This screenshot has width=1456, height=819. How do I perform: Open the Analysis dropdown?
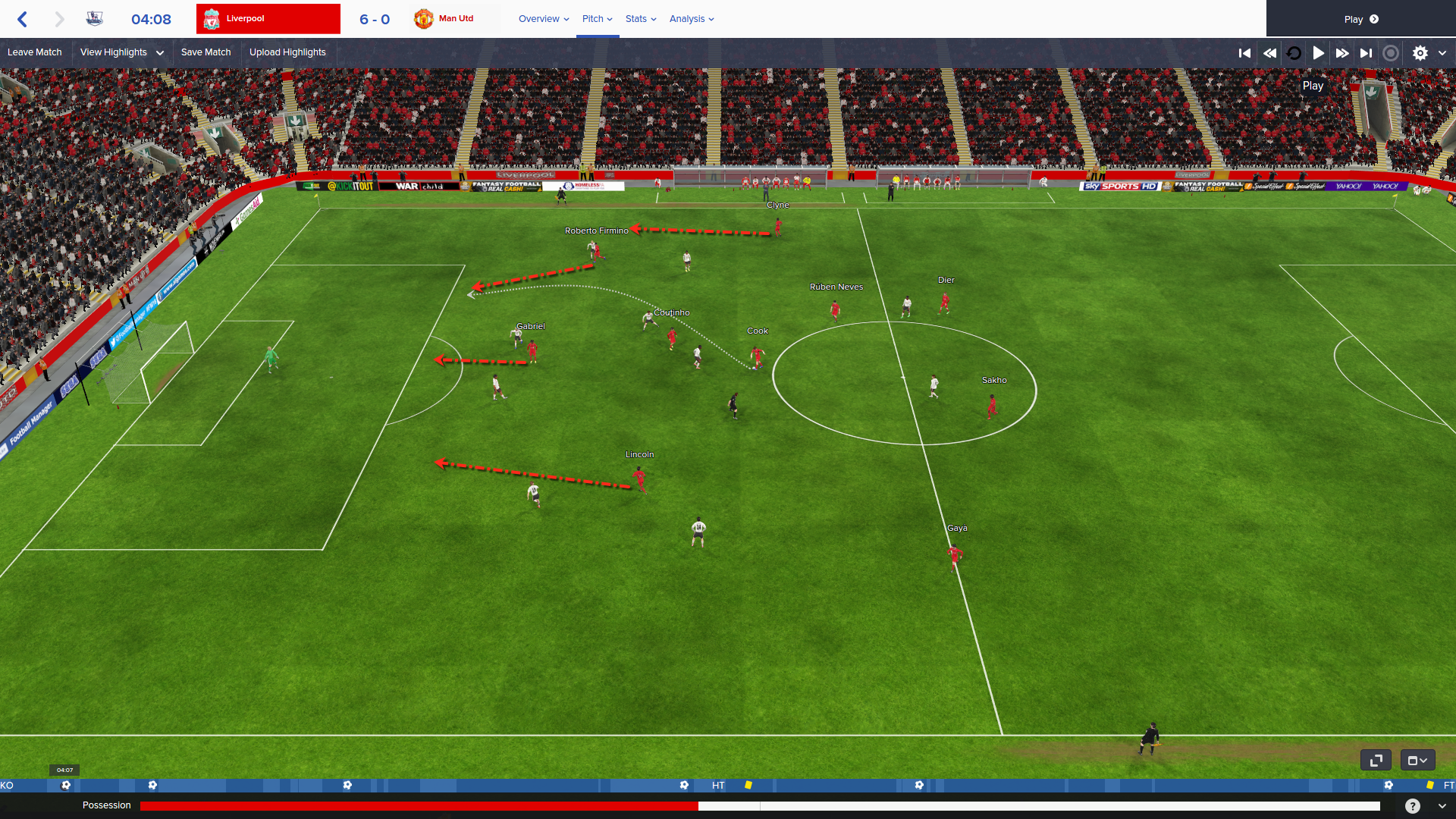click(x=692, y=19)
